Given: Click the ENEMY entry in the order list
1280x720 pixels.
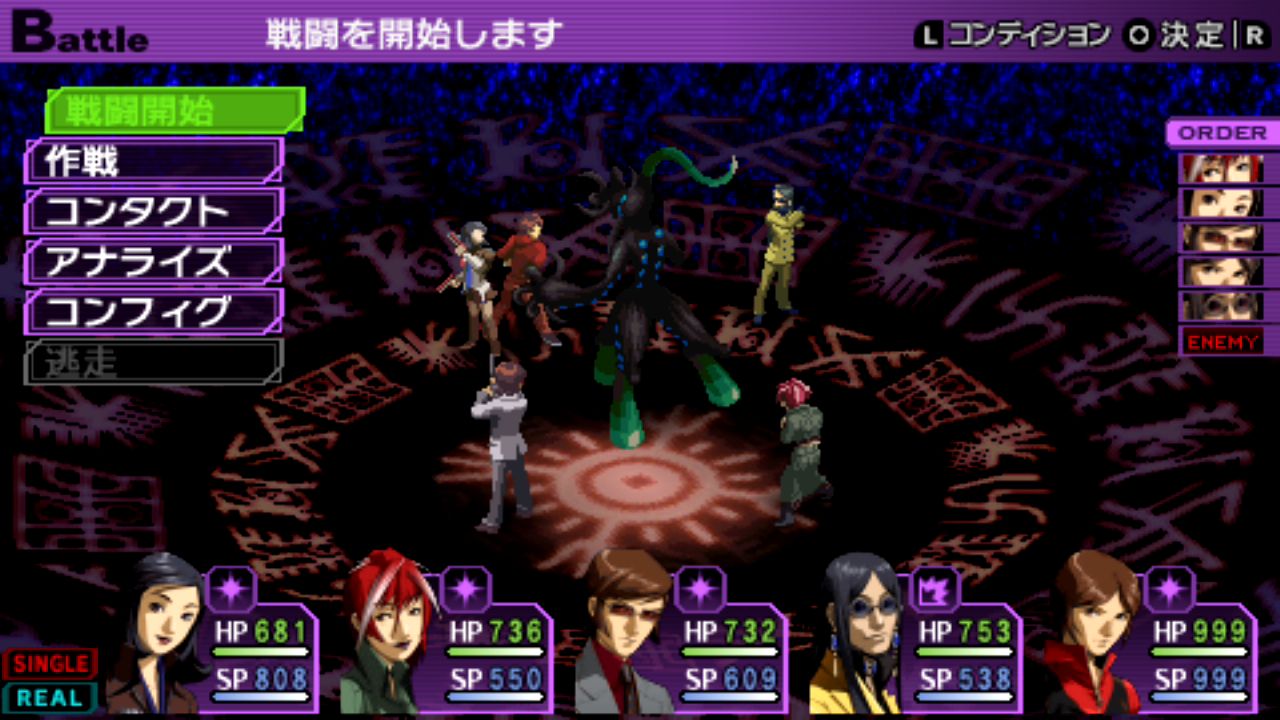Looking at the screenshot, I should pyautogui.click(x=1222, y=342).
